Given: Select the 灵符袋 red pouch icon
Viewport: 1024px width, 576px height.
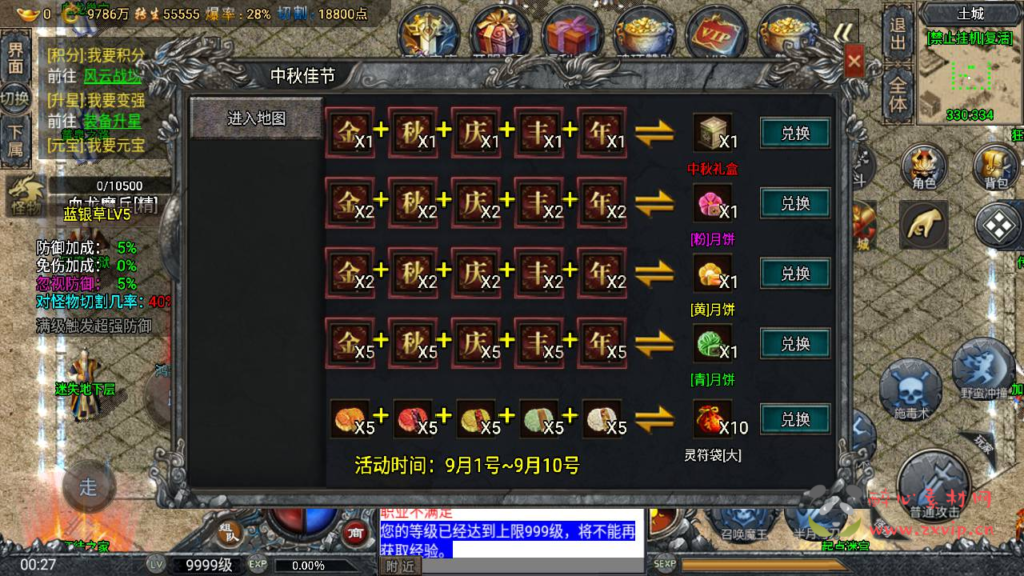Looking at the screenshot, I should (x=713, y=418).
